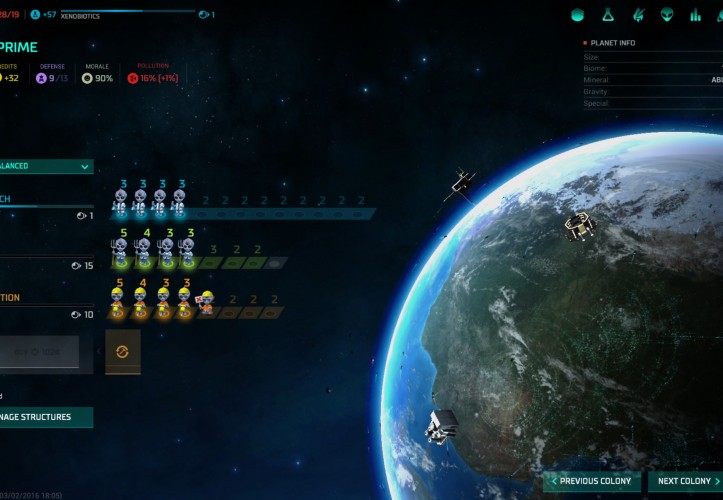Select the striking worker holding a sign
Viewport: 723px width, 500px height.
point(206,300)
